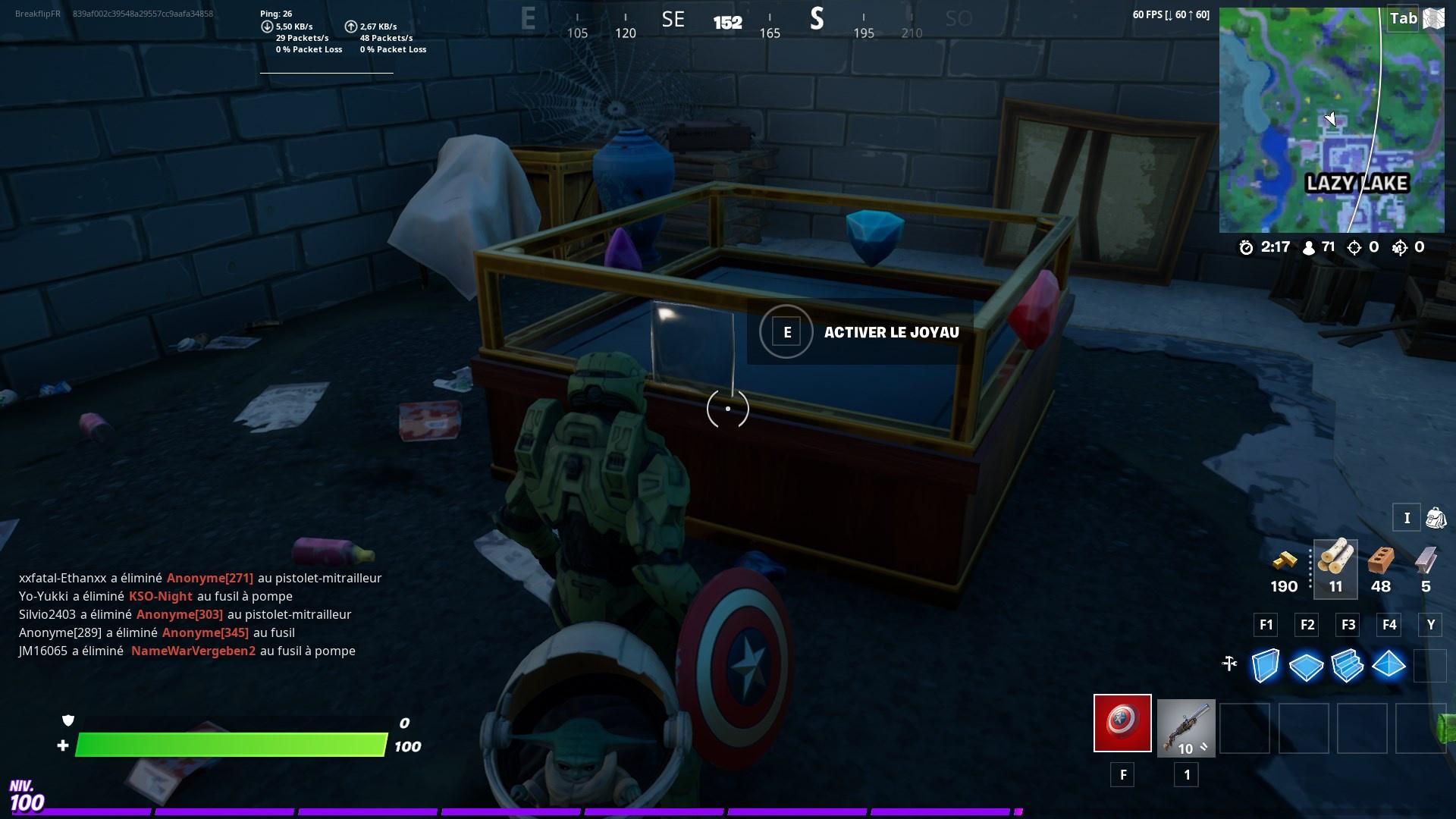Click the folded map icon beside Tab
Screen dimensions: 1456x819
pos(1432,18)
